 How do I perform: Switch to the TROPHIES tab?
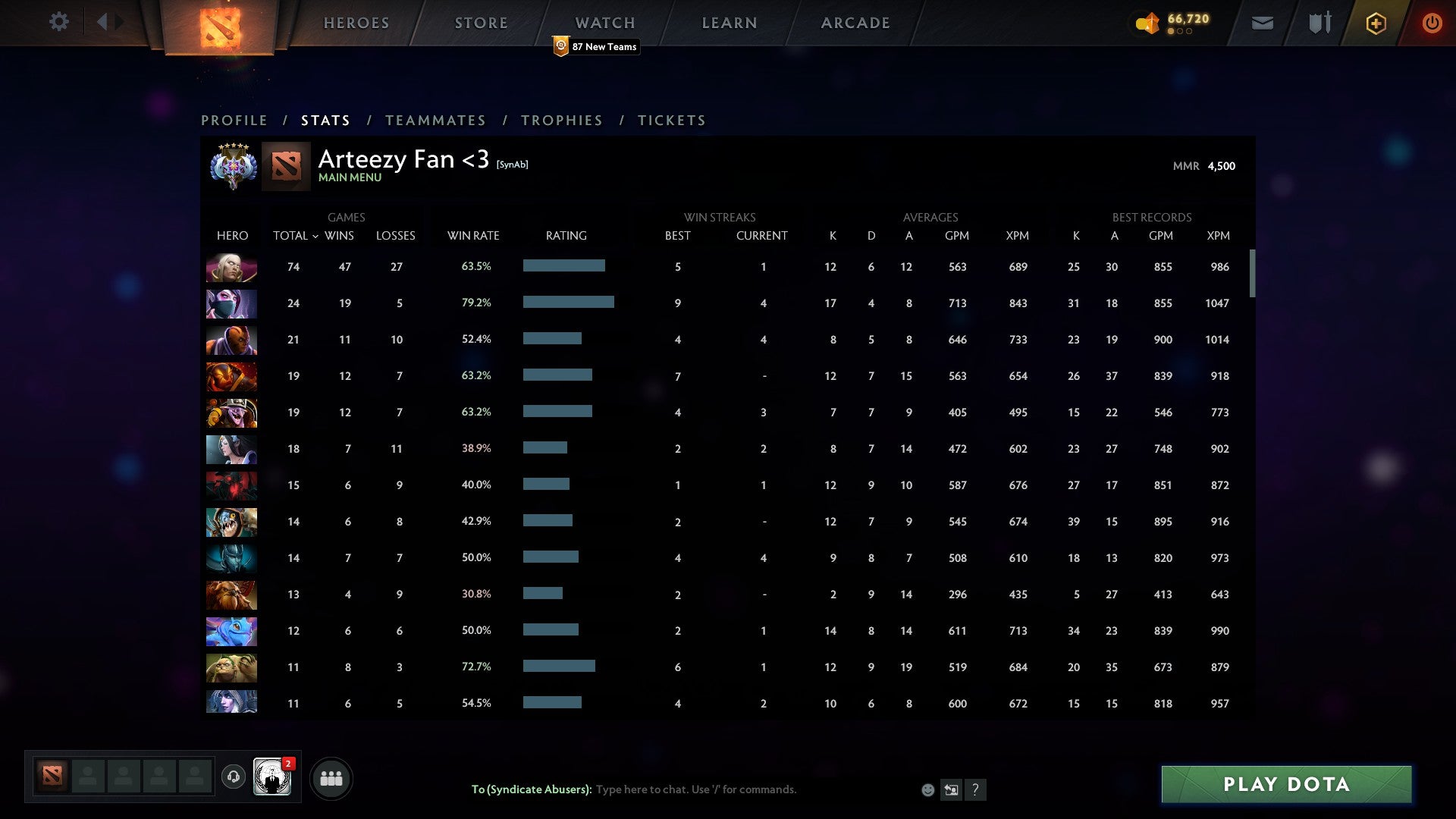pyautogui.click(x=561, y=120)
